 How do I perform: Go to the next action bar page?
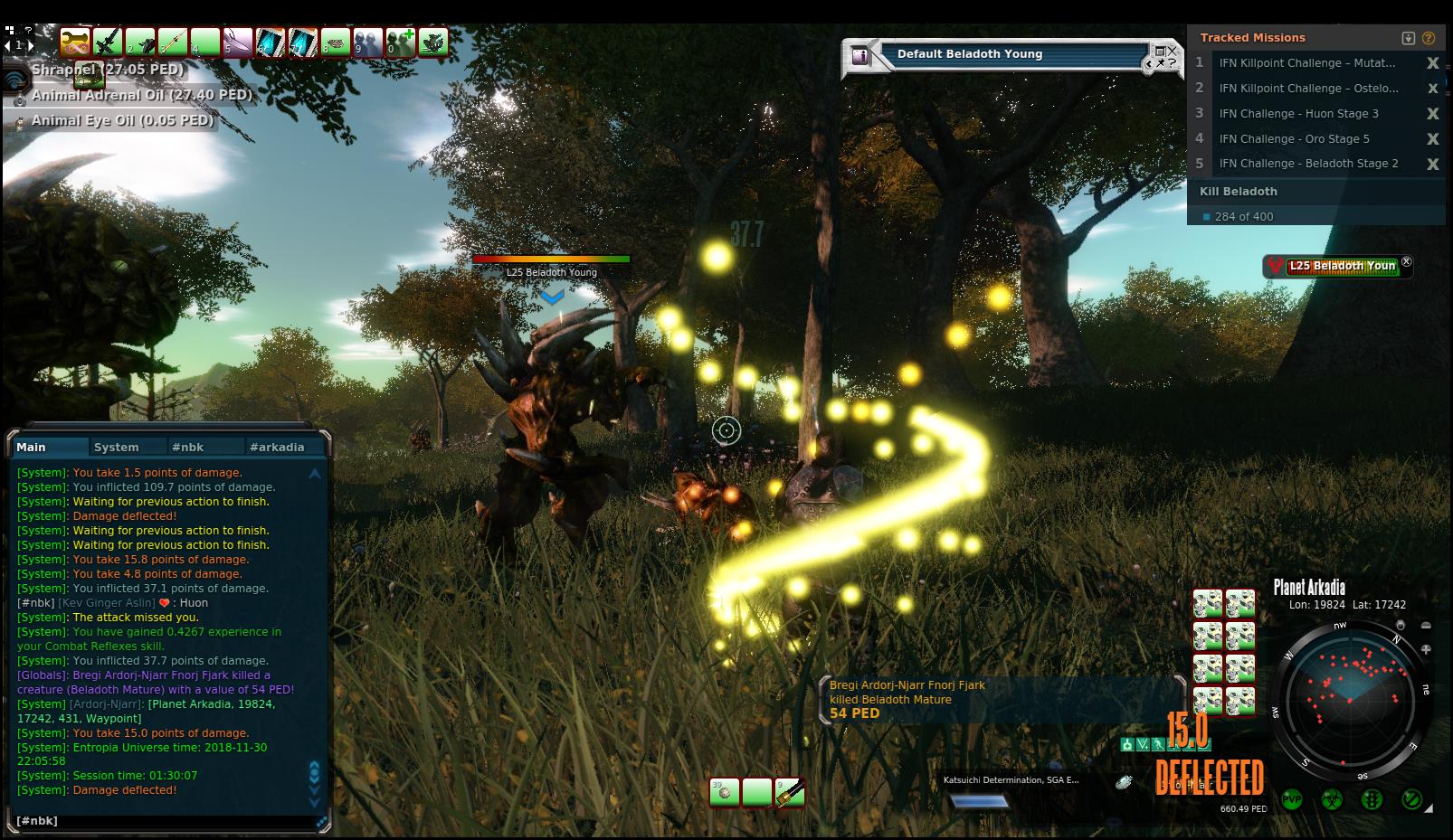tap(32, 44)
